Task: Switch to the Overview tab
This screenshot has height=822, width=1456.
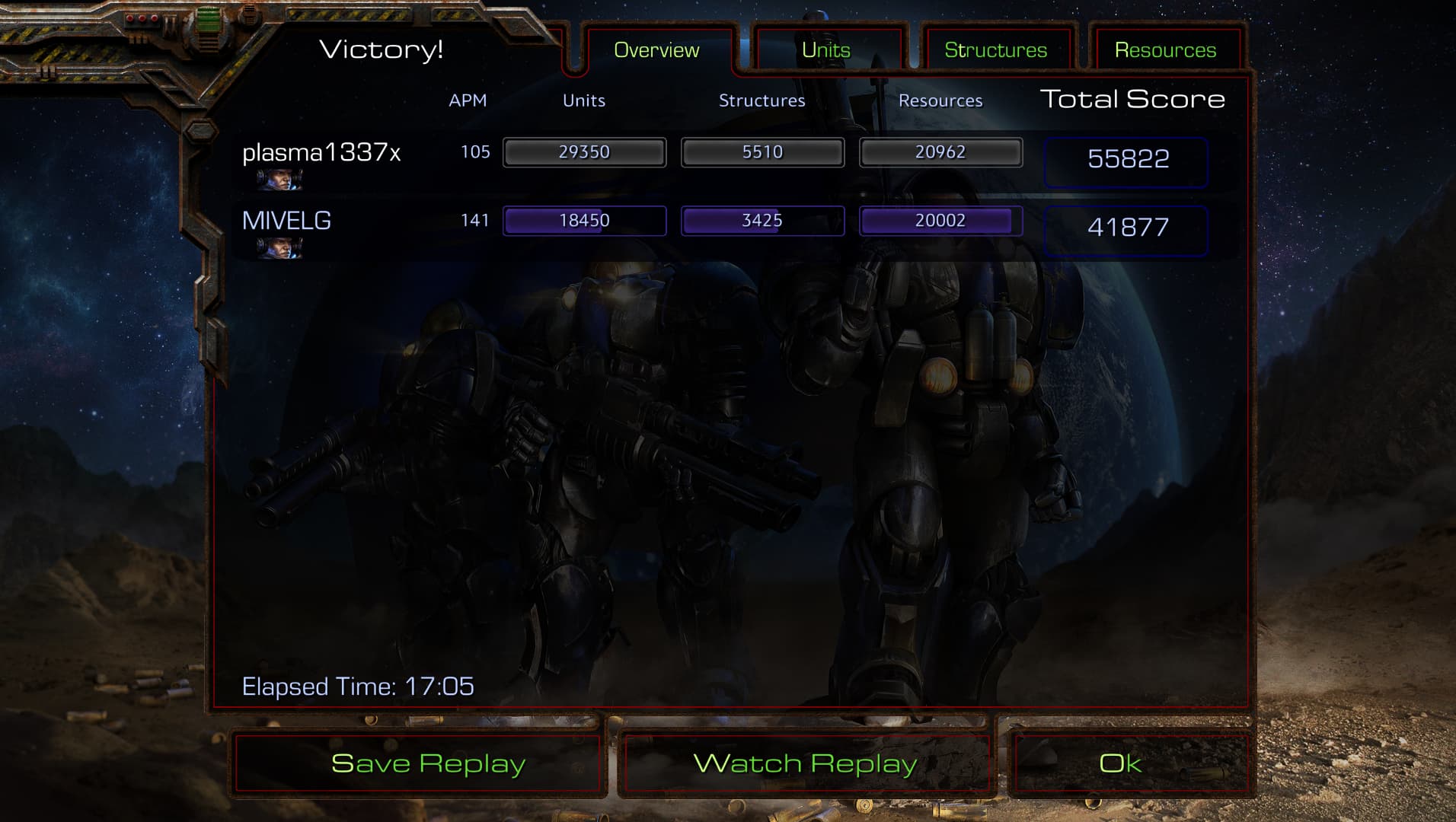Action: tap(656, 50)
